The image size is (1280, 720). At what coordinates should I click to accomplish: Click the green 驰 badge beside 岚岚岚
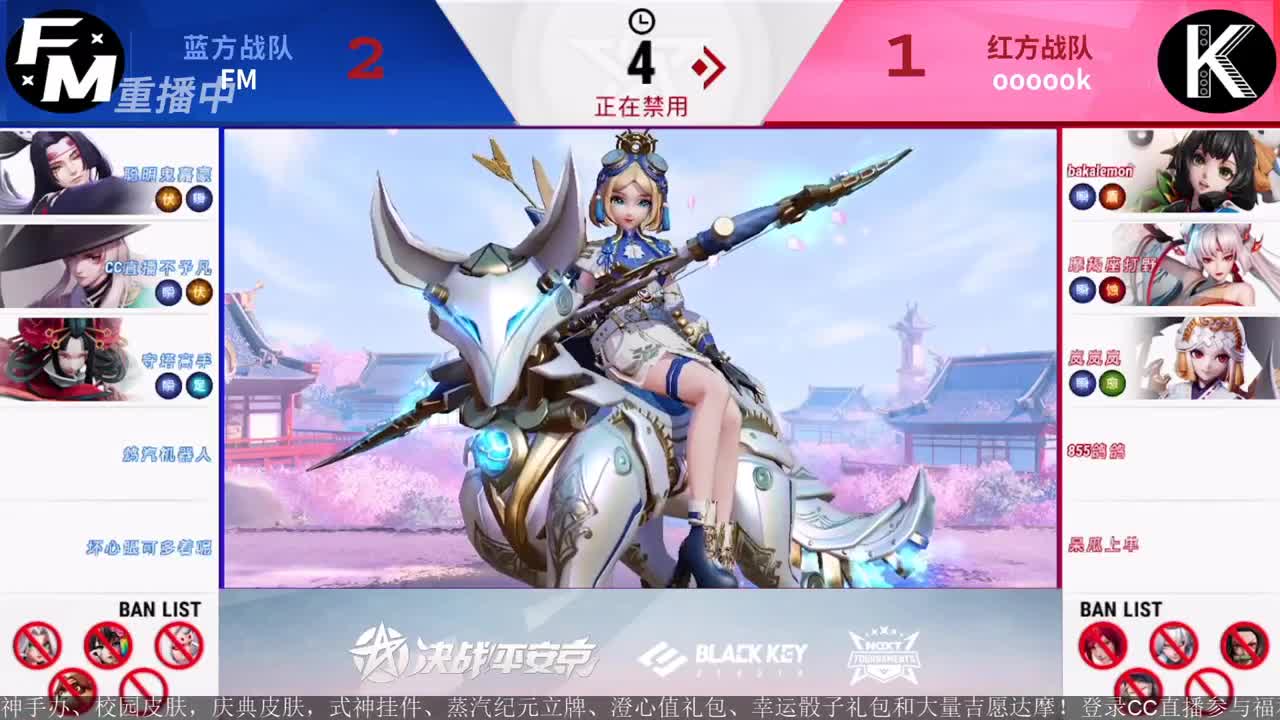(x=1112, y=380)
